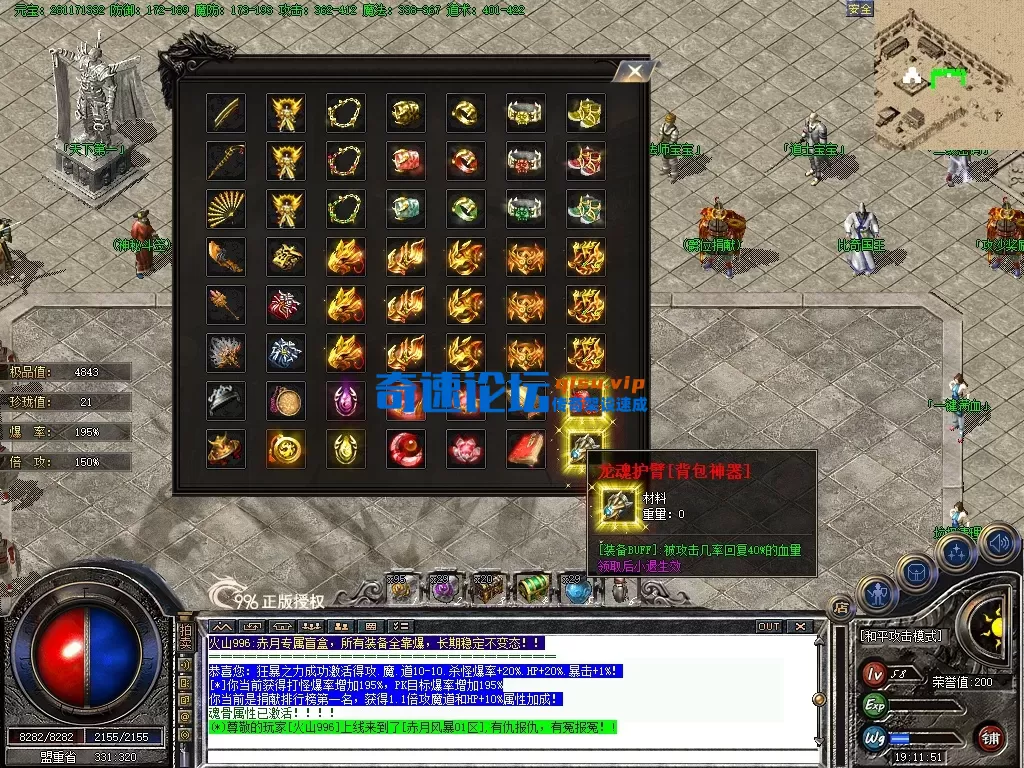1024x768 pixels.
Task: Open the shop via the 店 button
Action: pos(841,606)
